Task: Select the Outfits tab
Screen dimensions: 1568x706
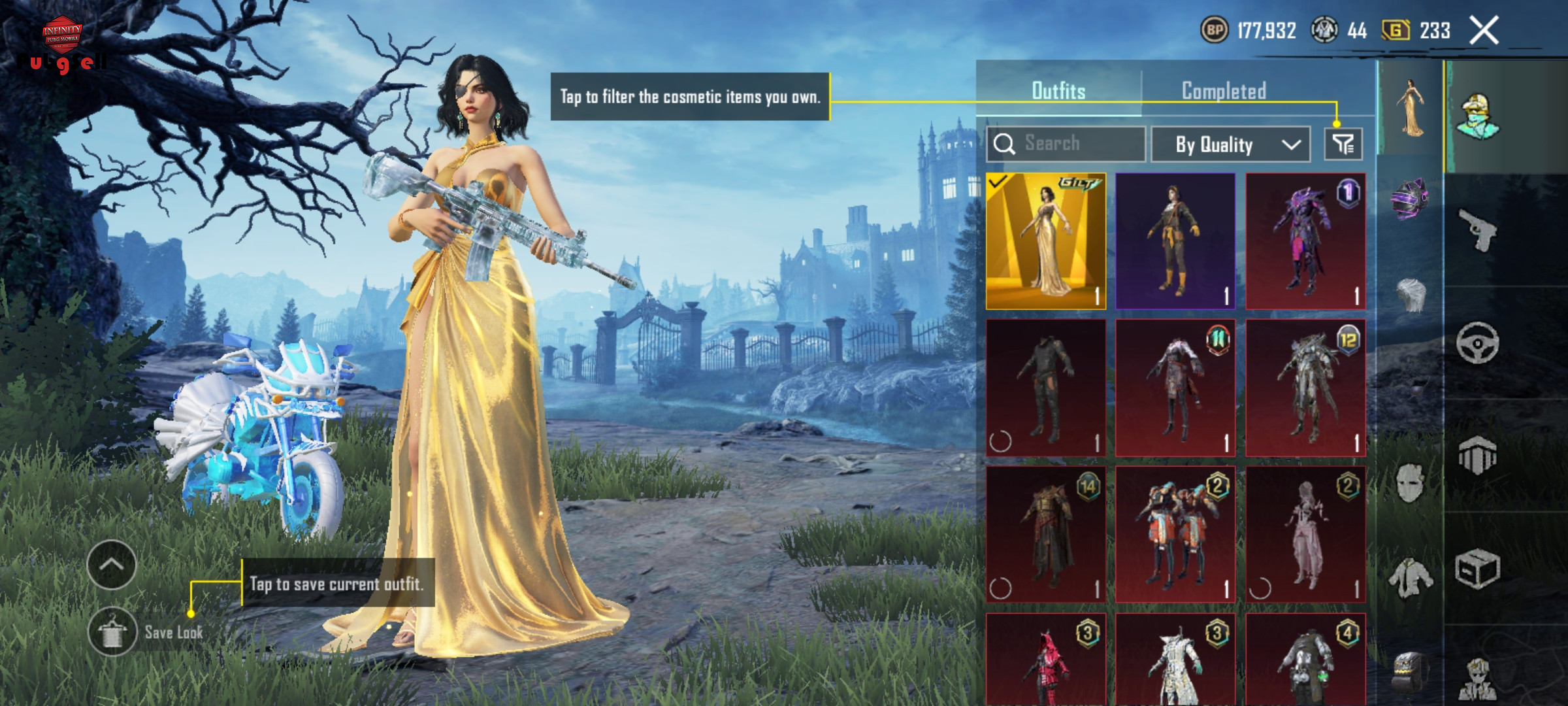Action: point(1058,91)
